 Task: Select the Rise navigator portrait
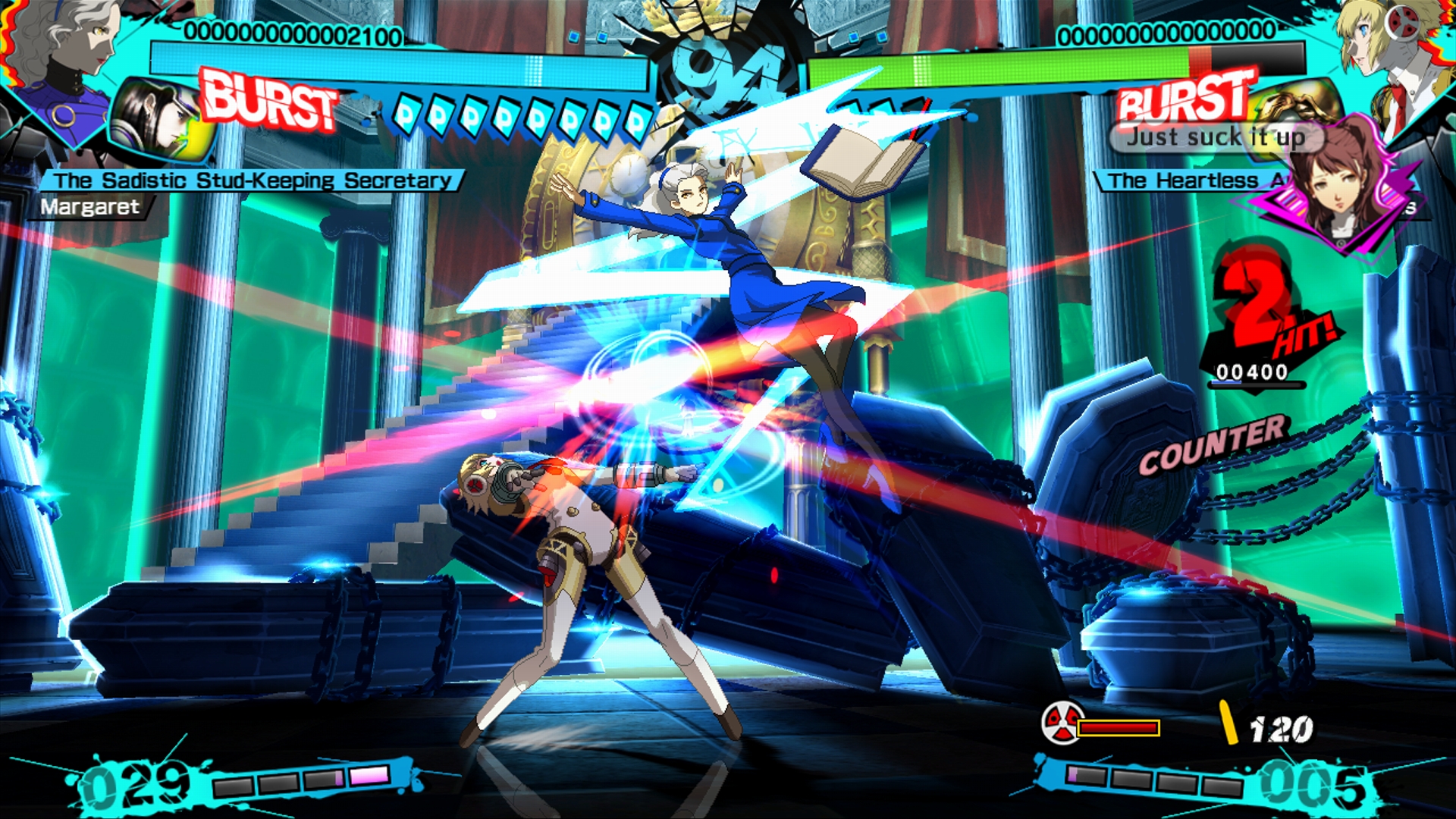[x=1338, y=186]
